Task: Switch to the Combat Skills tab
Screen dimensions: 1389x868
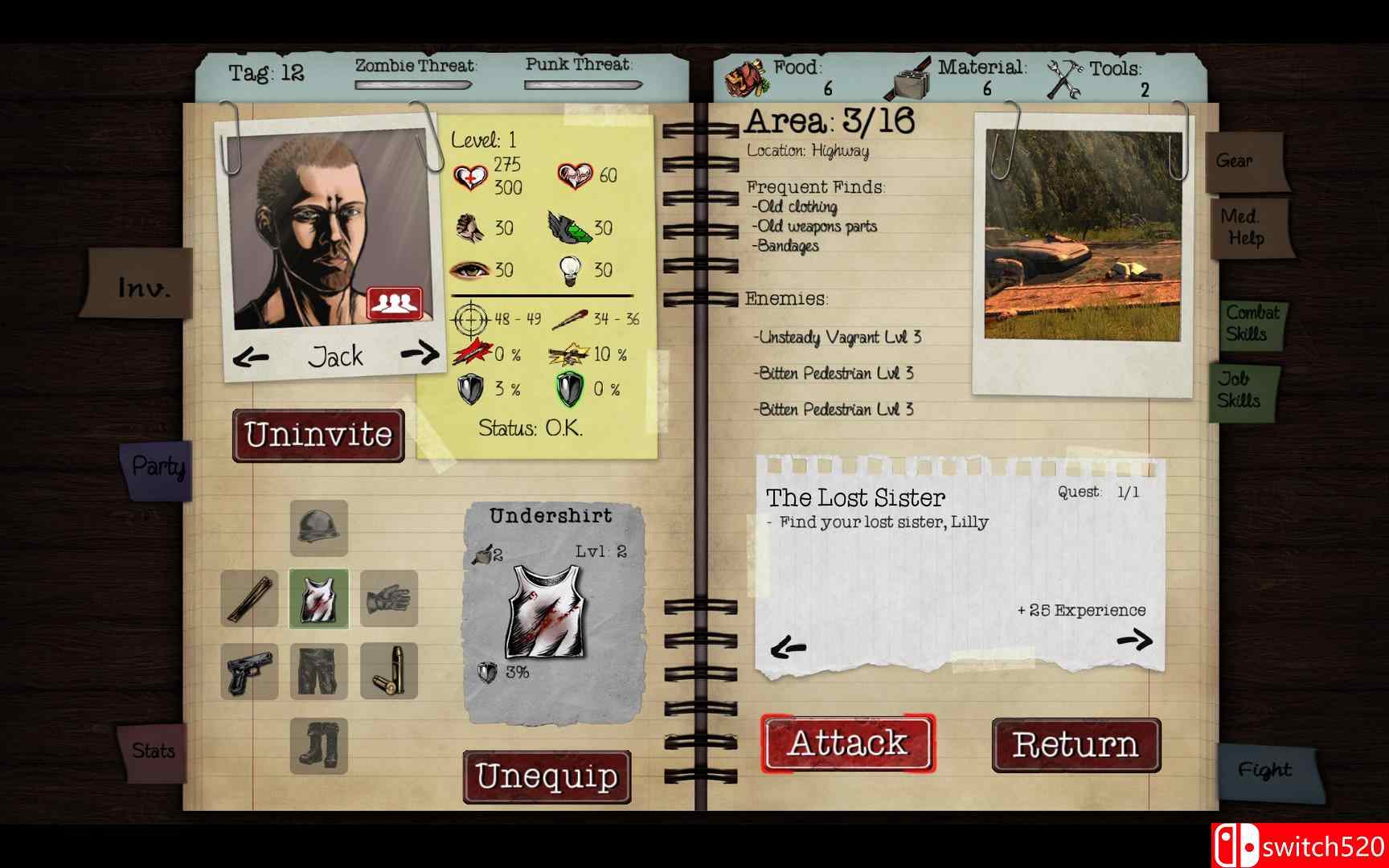Action: (1253, 321)
